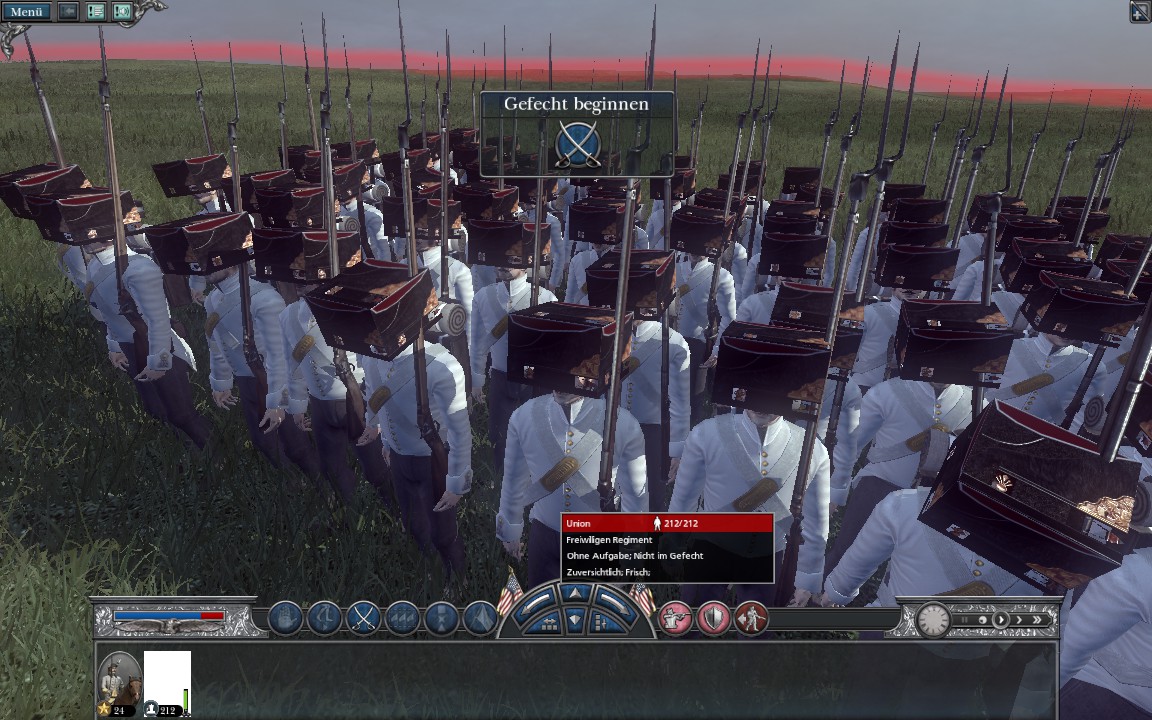1152x720 pixels.
Task: Select the white 212-man regiment card
Action: [167, 683]
